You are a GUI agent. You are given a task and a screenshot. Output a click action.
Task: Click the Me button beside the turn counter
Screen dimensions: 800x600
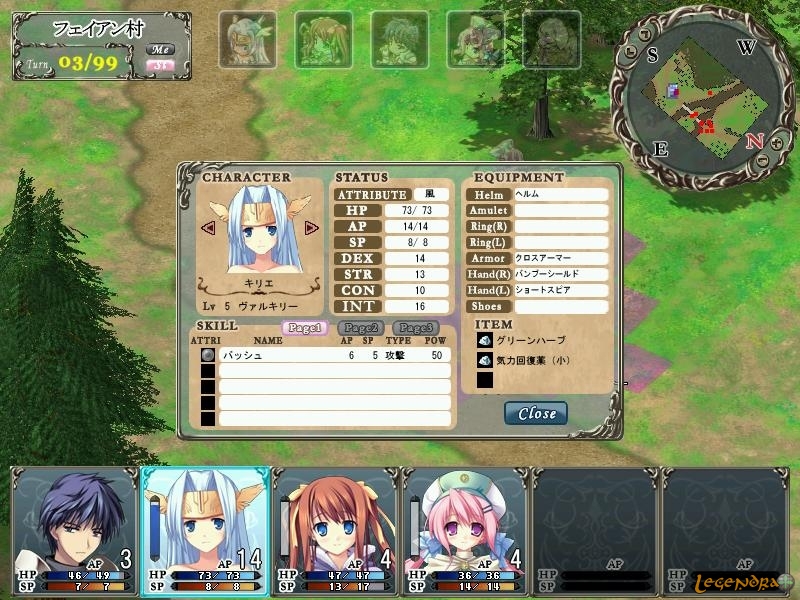pyautogui.click(x=160, y=49)
